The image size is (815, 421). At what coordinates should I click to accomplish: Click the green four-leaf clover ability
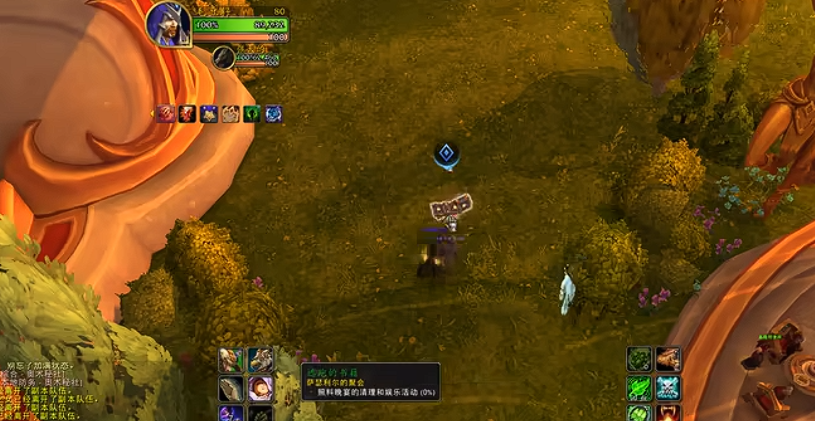[x=640, y=413]
